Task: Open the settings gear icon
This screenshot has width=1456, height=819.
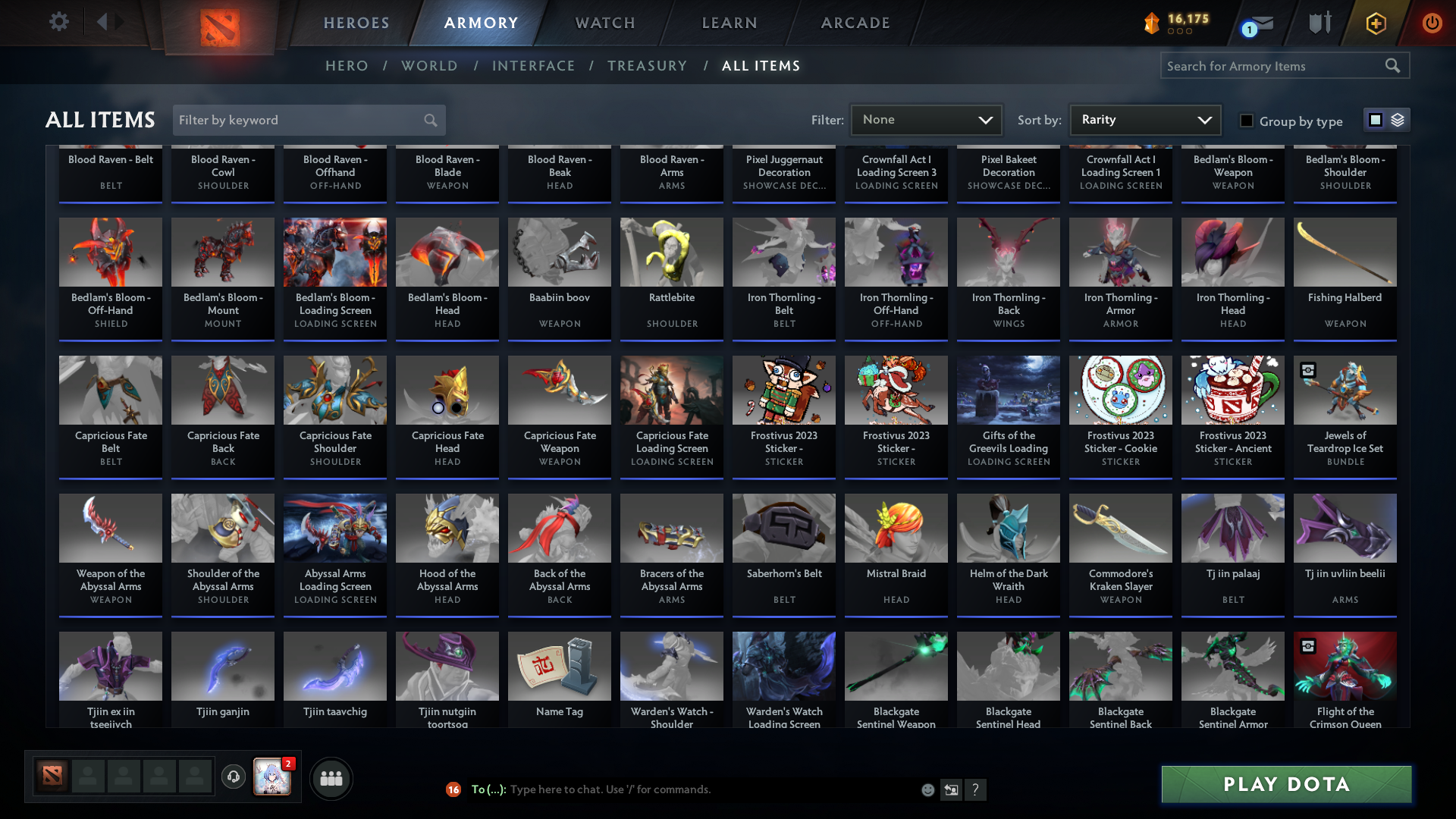Action: (x=58, y=22)
